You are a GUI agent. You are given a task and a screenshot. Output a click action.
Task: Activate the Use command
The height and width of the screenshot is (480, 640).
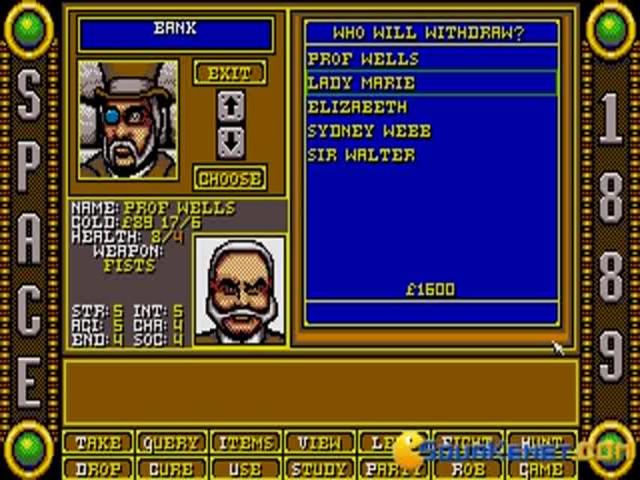(244, 467)
